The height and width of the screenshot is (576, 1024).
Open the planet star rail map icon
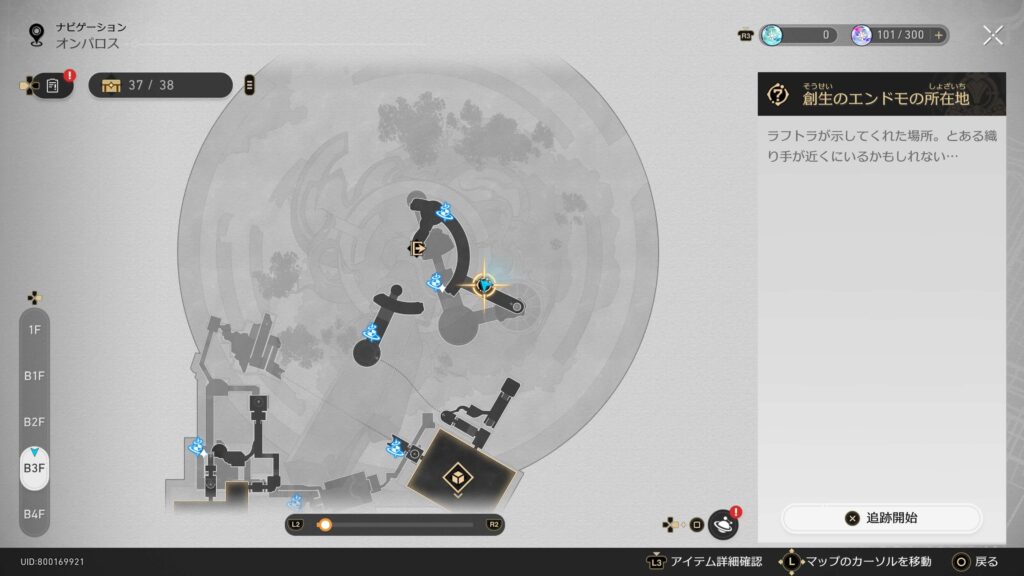pyautogui.click(x=722, y=524)
